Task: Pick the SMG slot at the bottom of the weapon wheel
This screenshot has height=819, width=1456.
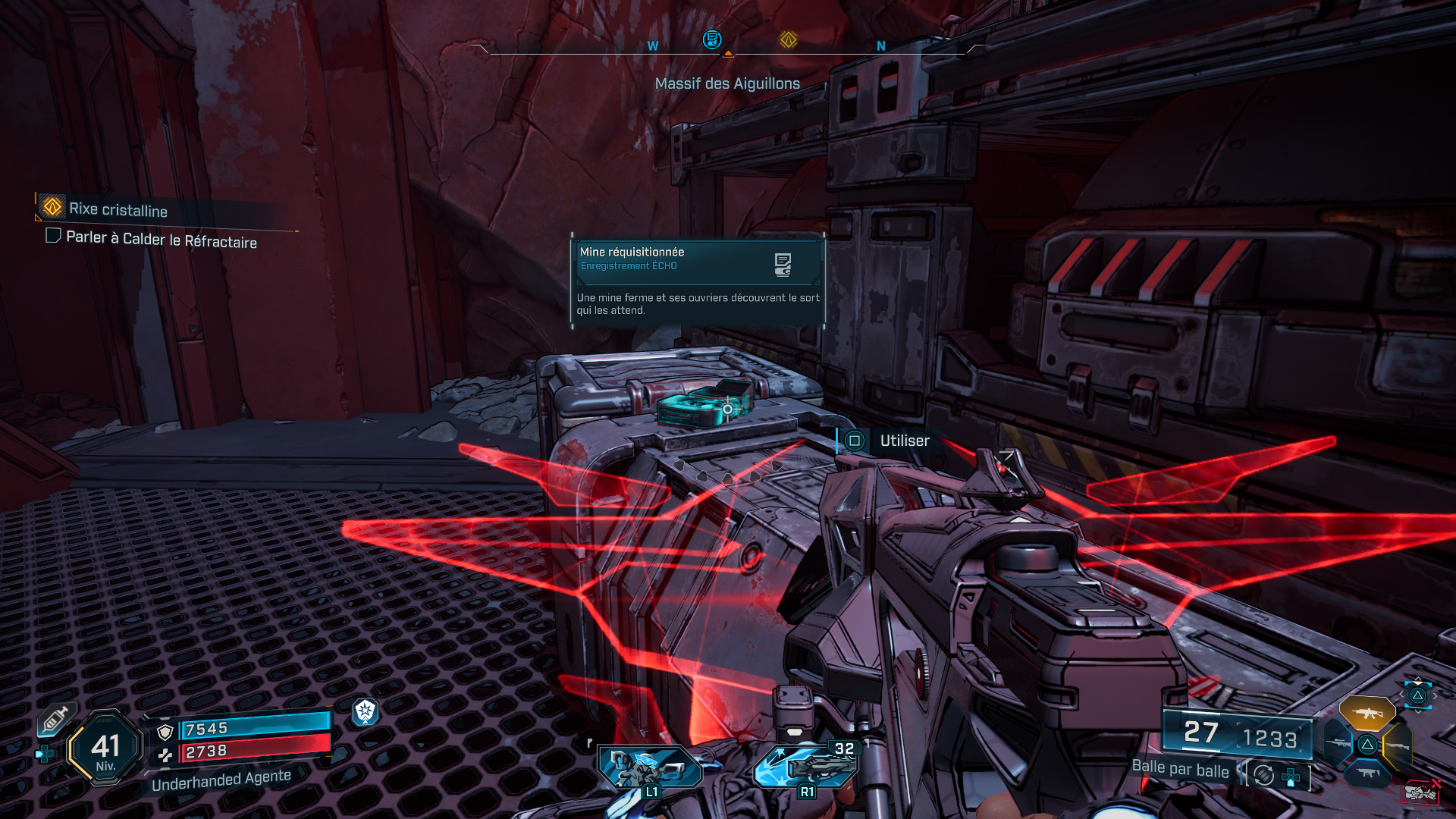Action: 1368,772
